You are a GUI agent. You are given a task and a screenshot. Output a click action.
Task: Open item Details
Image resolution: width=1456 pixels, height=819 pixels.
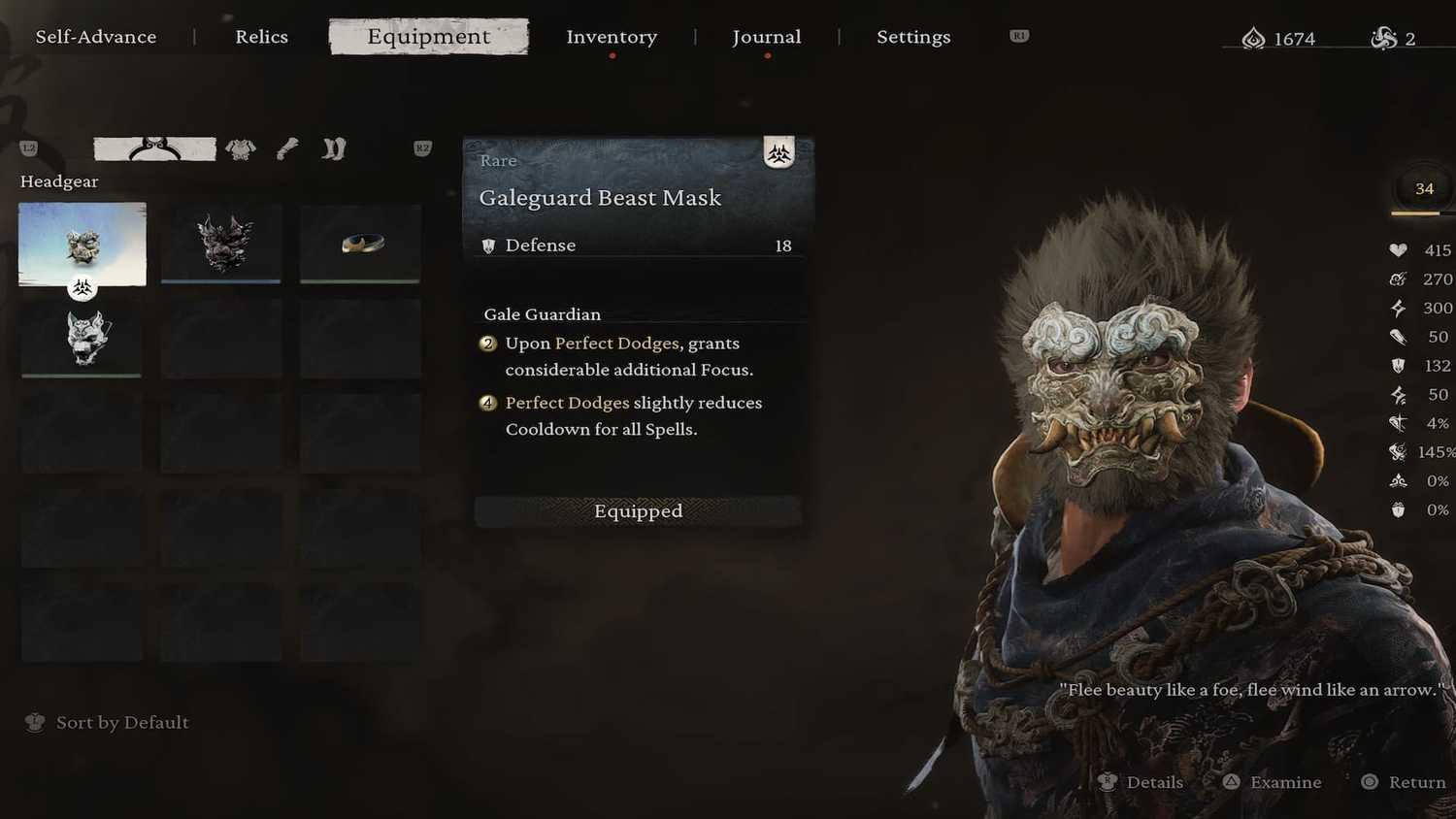click(1142, 782)
